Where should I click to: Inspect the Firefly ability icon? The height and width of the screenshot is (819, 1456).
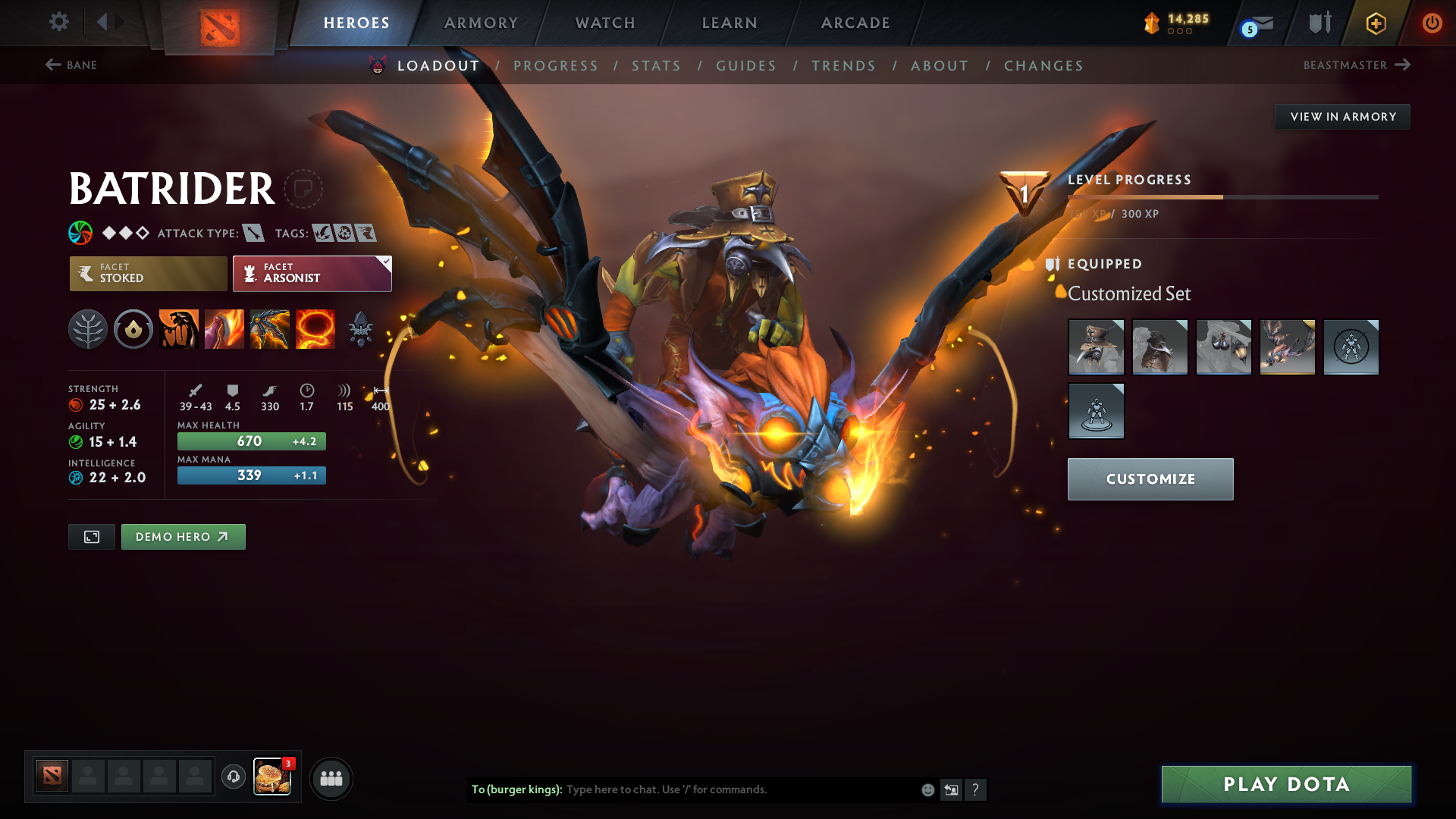[270, 328]
